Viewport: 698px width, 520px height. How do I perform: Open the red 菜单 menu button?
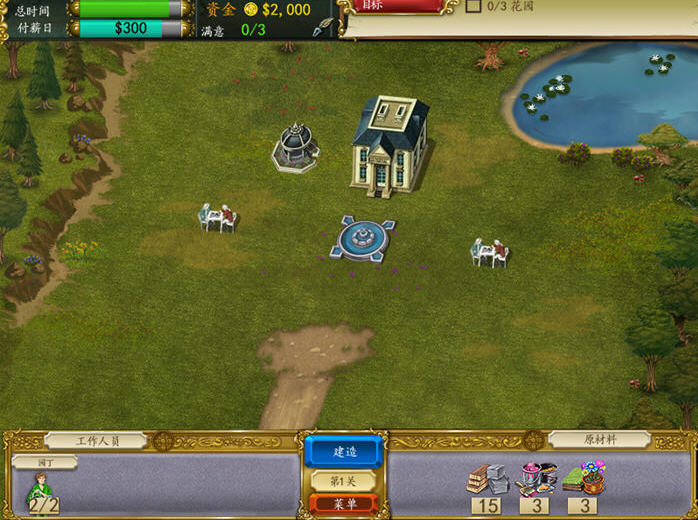(x=343, y=504)
